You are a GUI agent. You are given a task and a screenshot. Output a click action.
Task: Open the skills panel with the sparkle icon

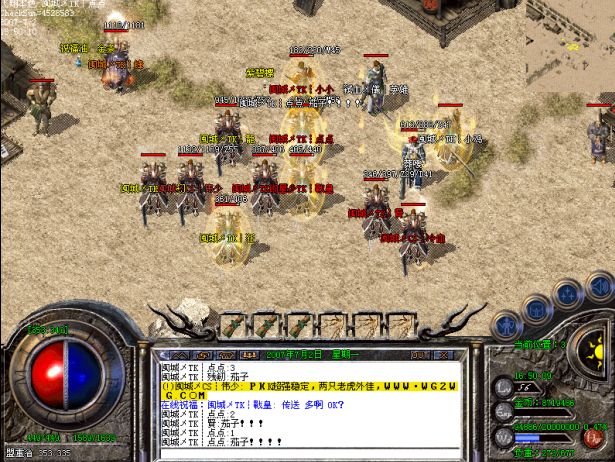pos(568,294)
